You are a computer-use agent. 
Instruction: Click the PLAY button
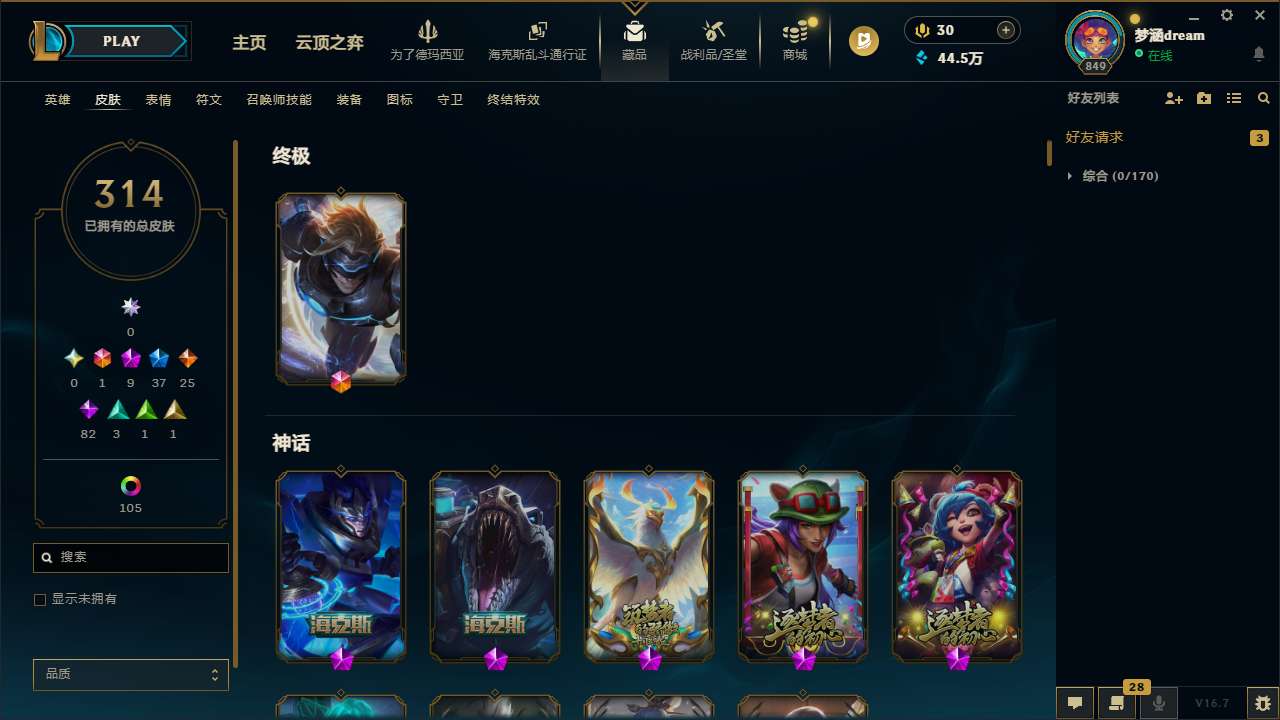click(x=121, y=41)
